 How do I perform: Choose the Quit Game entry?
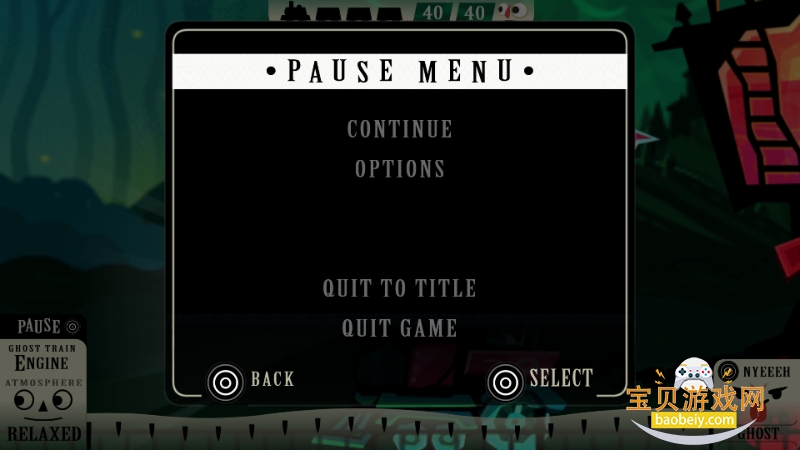pos(400,328)
